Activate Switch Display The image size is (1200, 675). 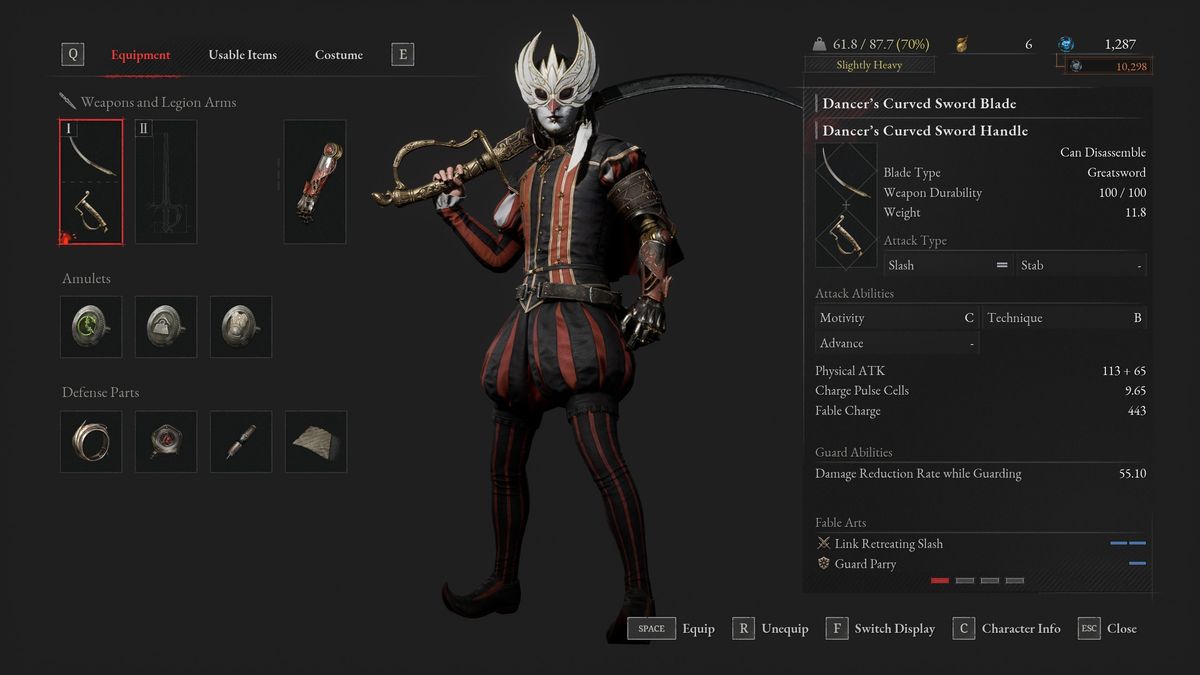(881, 629)
